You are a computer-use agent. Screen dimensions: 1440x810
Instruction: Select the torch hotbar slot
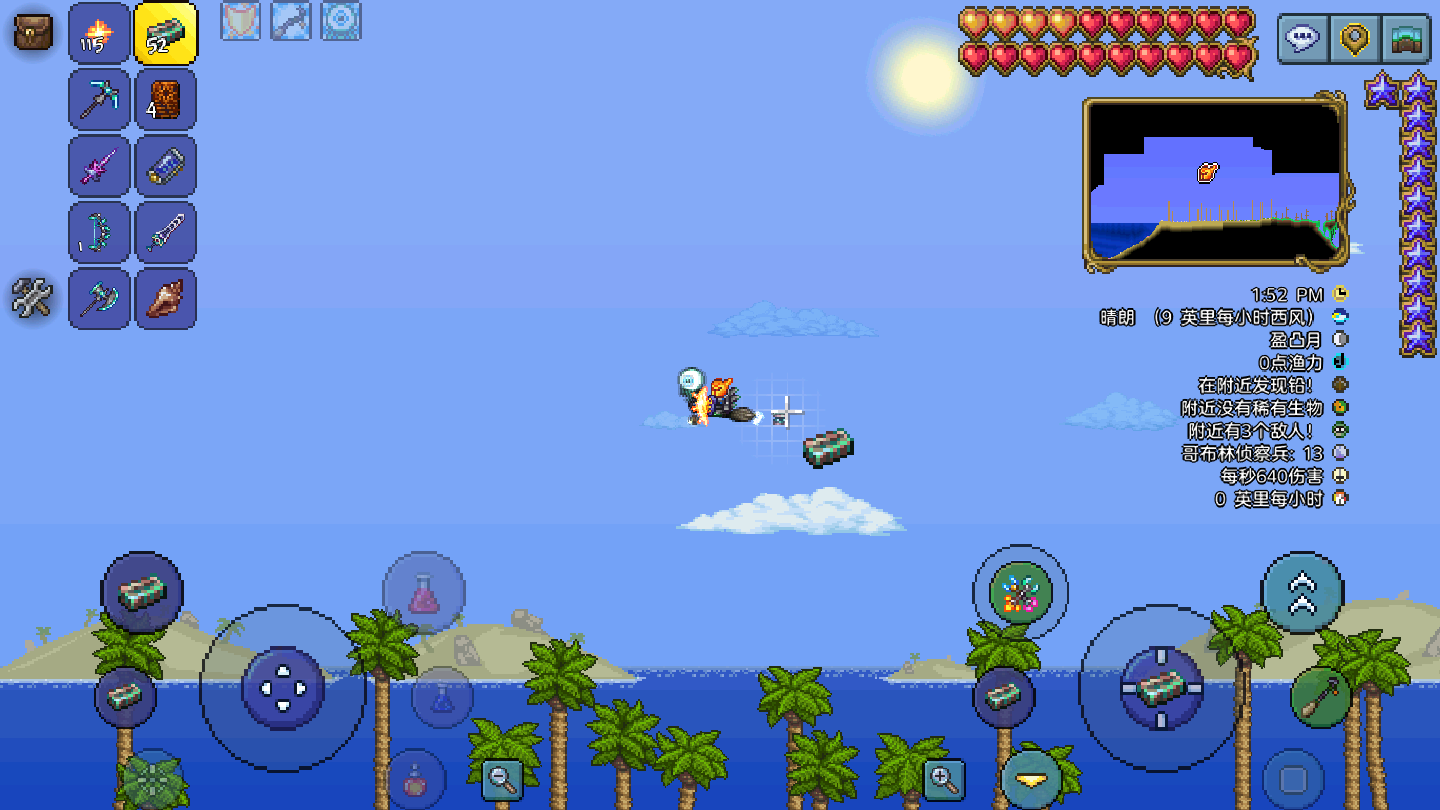[99, 33]
